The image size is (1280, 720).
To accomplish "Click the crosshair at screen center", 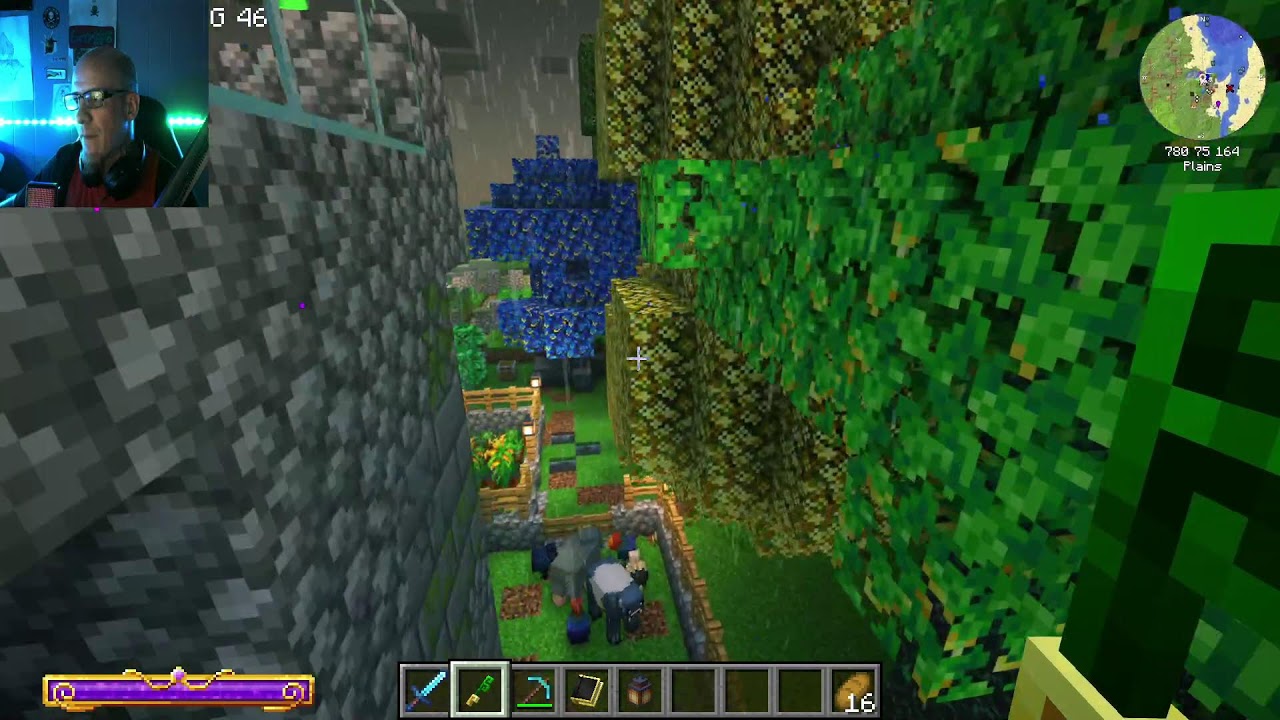I will point(637,357).
